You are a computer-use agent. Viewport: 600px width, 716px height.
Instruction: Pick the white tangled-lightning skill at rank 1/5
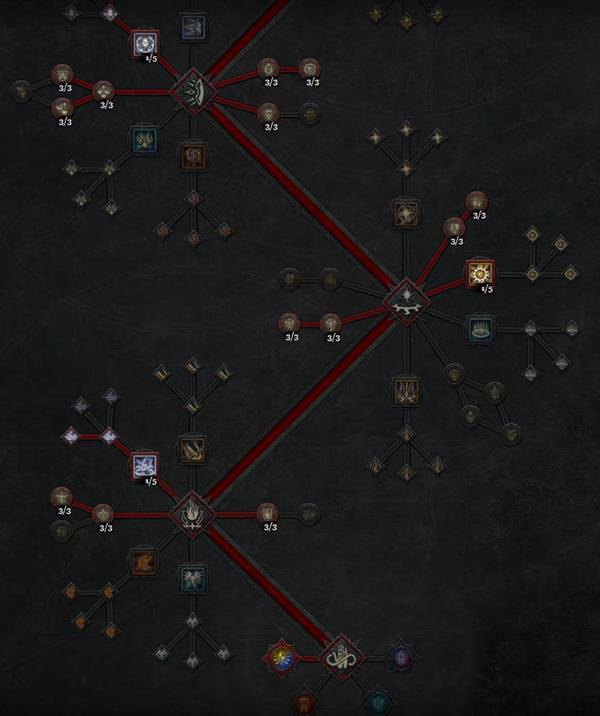[x=146, y=465]
